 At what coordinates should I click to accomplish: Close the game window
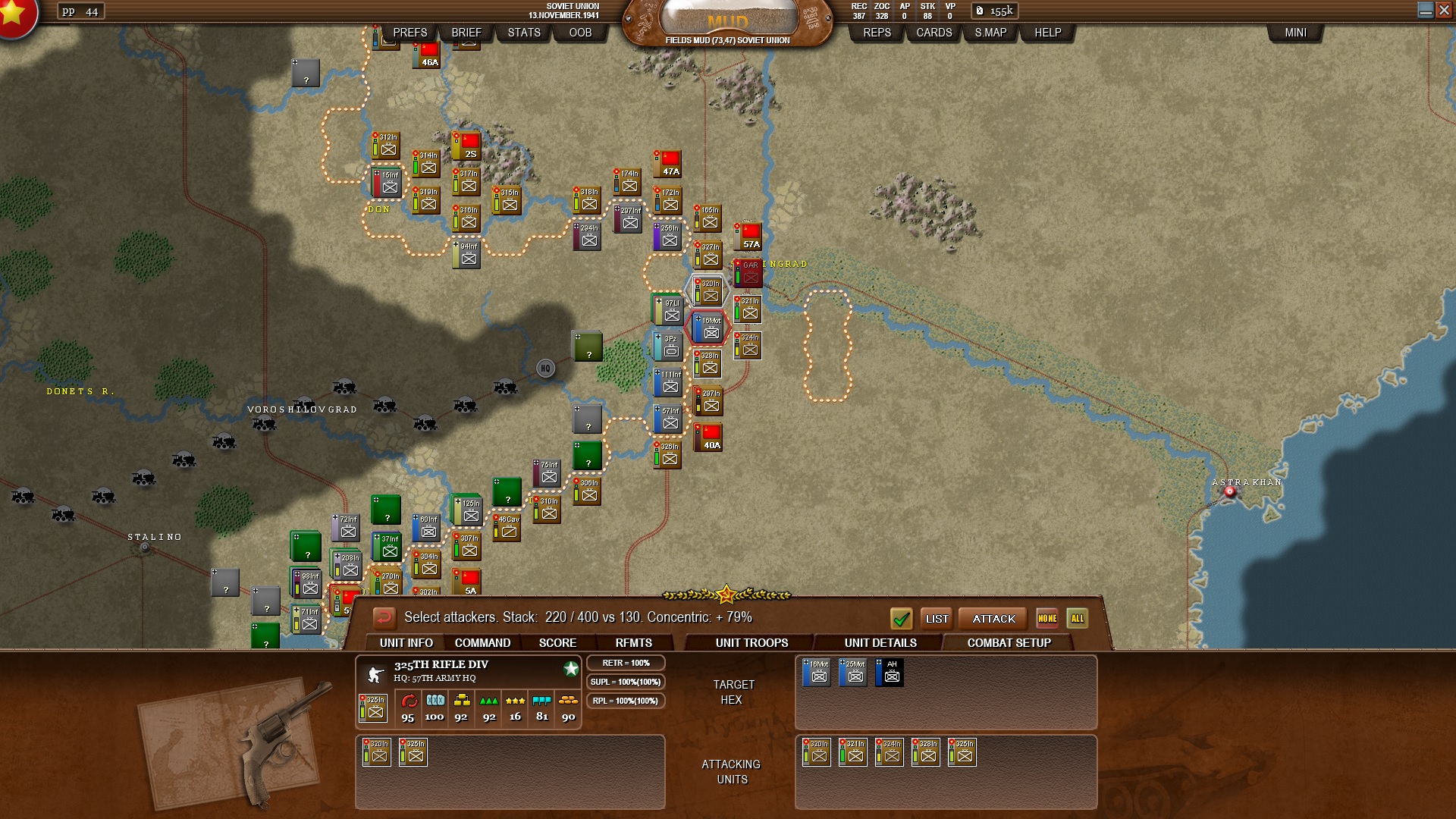1445,10
